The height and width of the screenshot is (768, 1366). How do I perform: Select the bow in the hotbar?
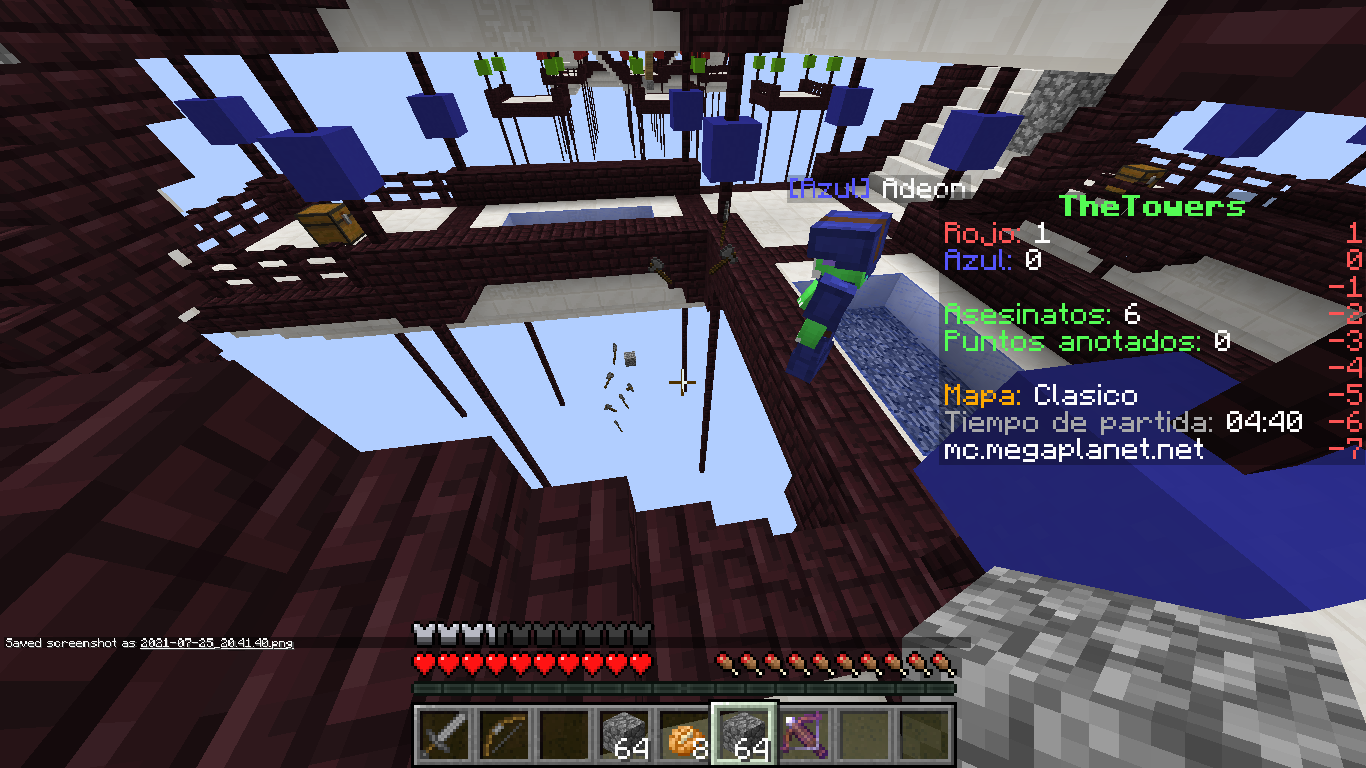tap(502, 734)
